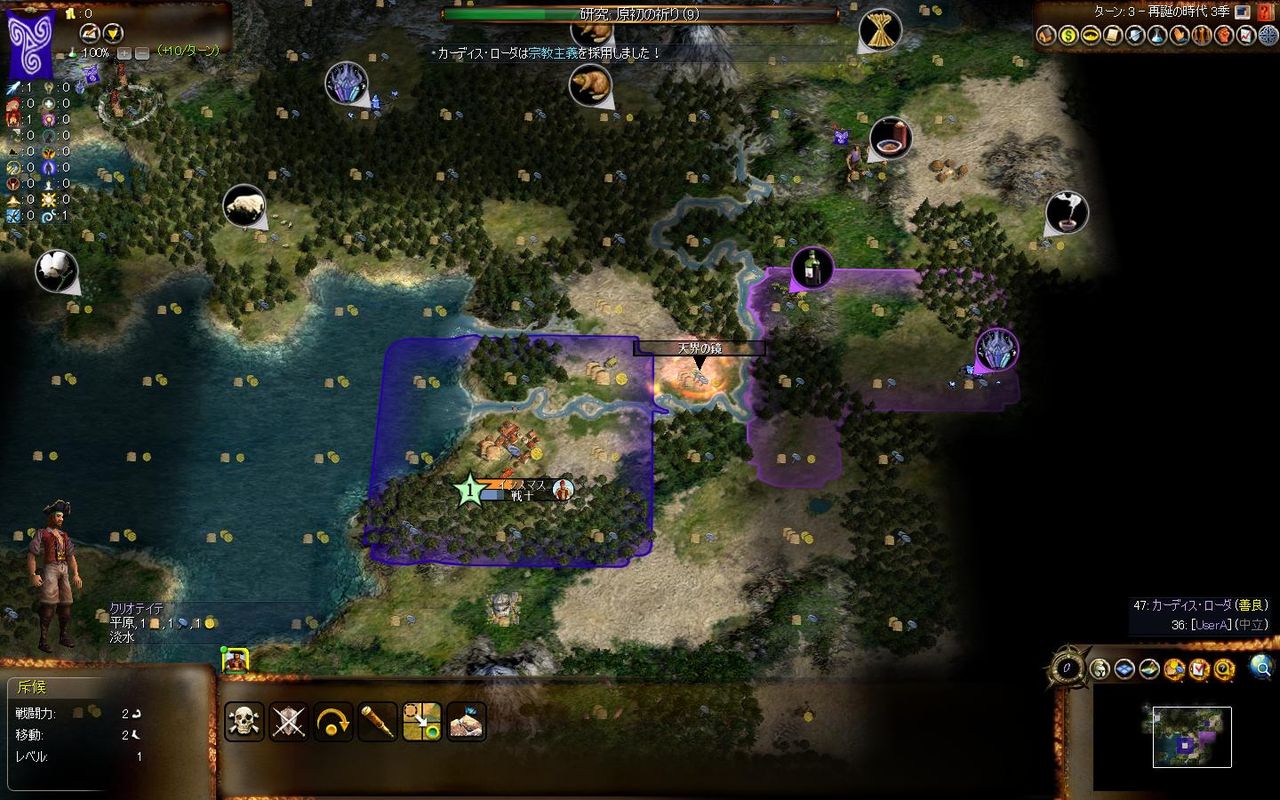Image resolution: width=1280 pixels, height=800 pixels.
Task: Order automated exploration with the telescope action
Action: [378, 722]
